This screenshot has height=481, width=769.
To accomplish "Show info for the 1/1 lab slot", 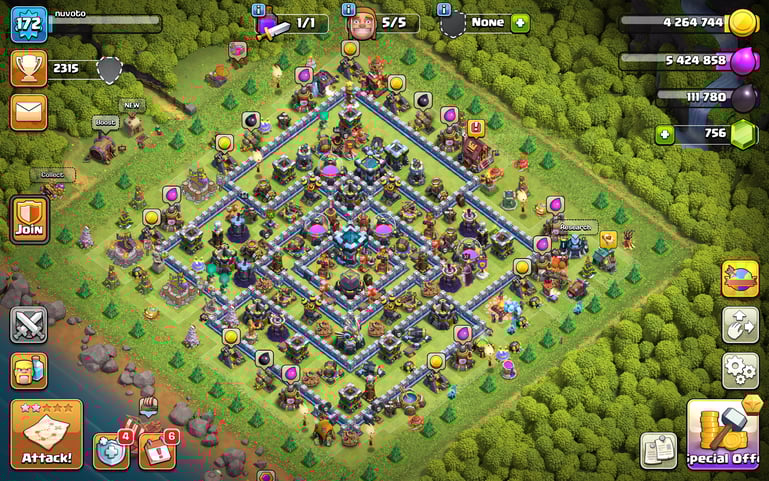I will [x=258, y=9].
